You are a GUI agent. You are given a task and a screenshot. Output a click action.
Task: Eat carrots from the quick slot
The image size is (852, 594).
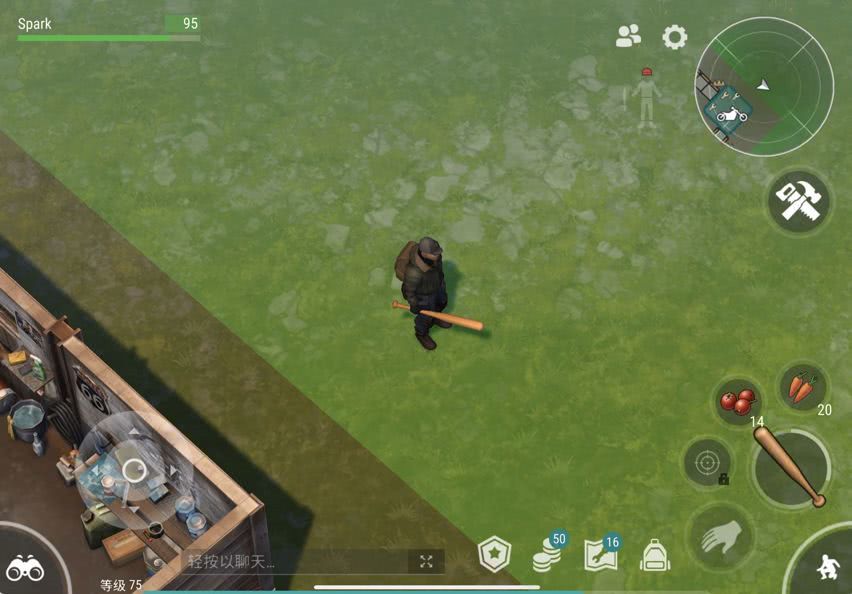[802, 387]
